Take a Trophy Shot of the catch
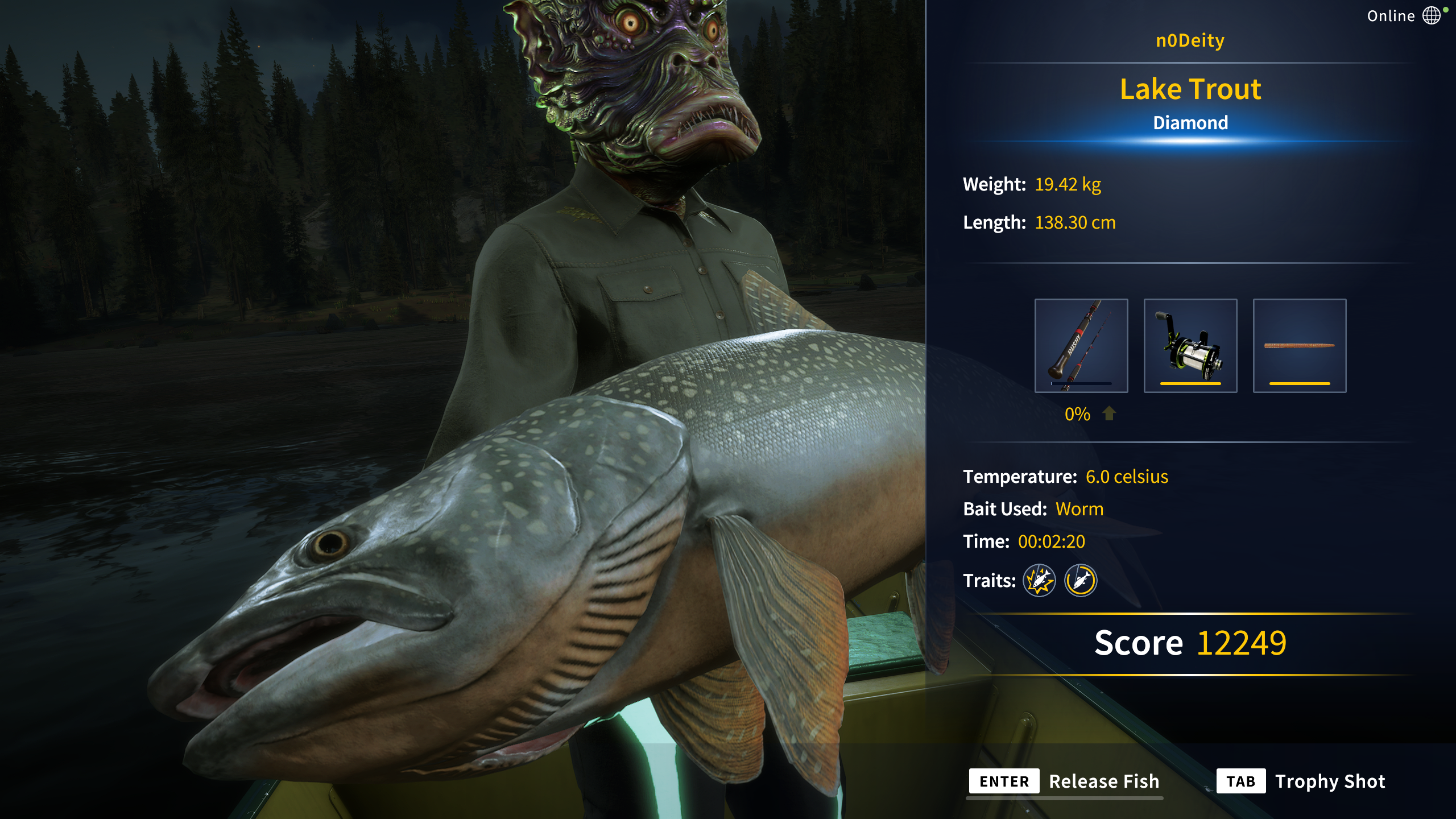The image size is (1456, 819). 1301,781
